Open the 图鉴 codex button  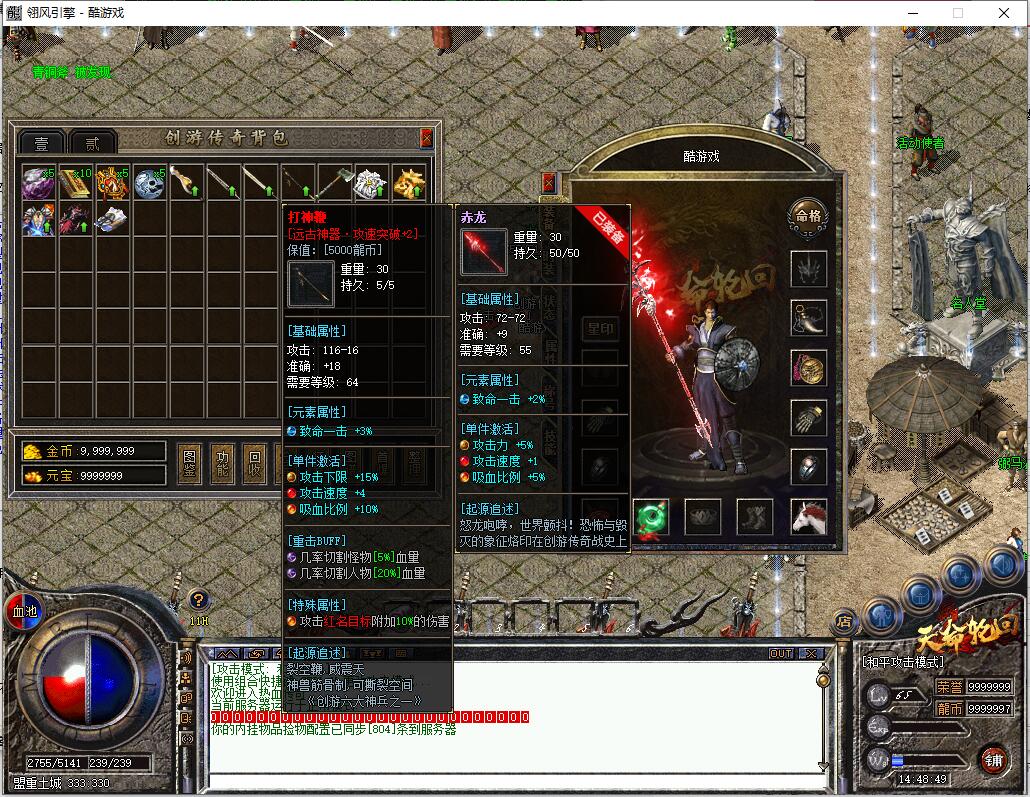[188, 462]
